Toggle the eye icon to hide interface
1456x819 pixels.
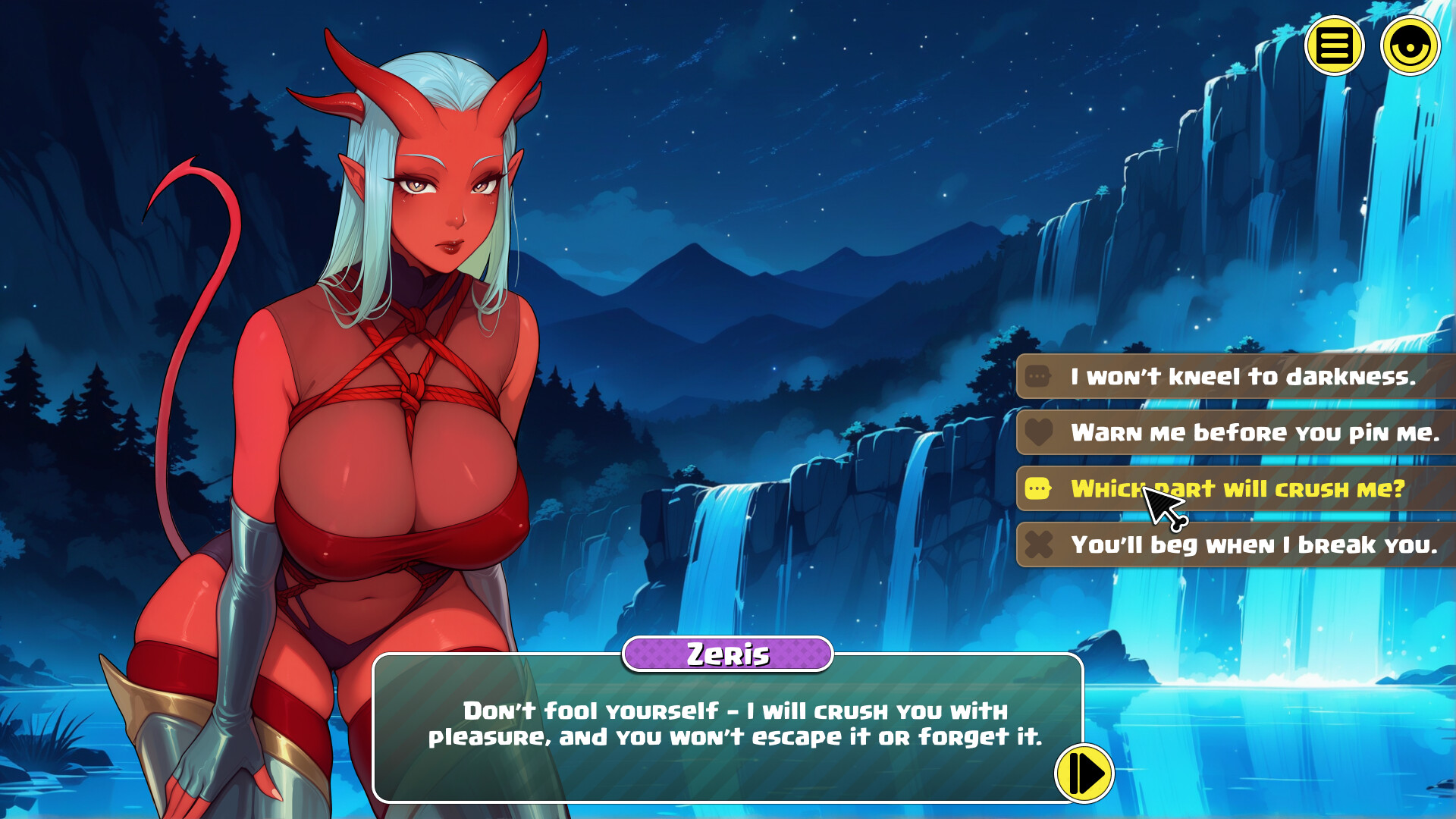coord(1410,45)
